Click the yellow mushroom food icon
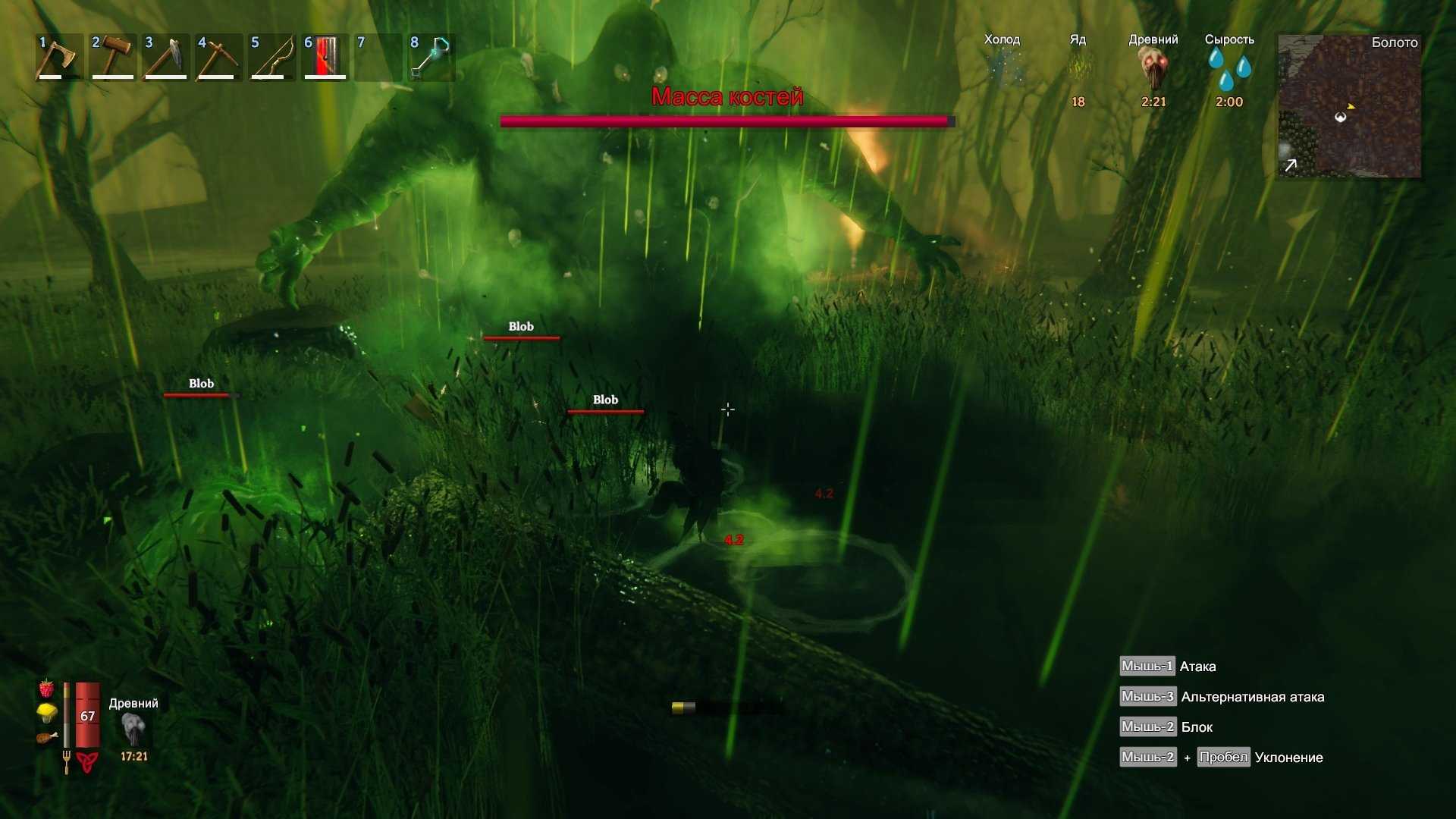This screenshot has height=819, width=1456. tap(47, 713)
